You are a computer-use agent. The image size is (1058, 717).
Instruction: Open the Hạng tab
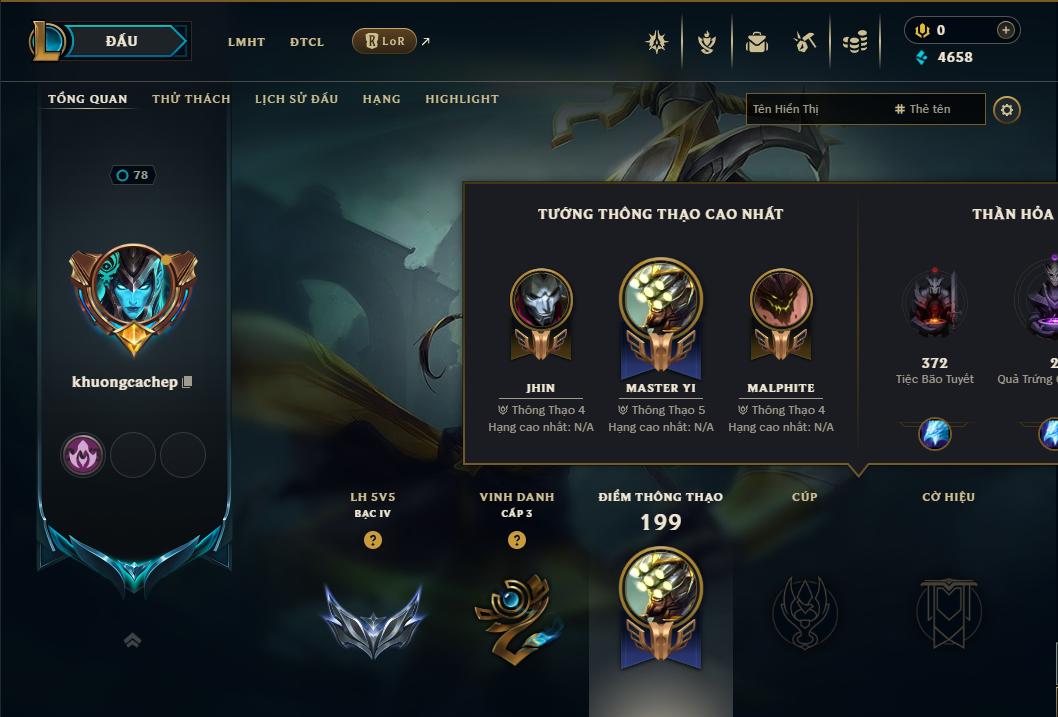381,99
